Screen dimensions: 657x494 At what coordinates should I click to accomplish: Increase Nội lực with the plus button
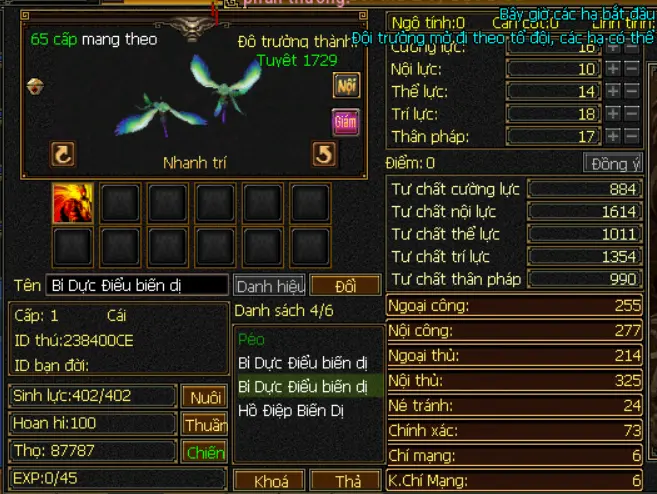(613, 69)
